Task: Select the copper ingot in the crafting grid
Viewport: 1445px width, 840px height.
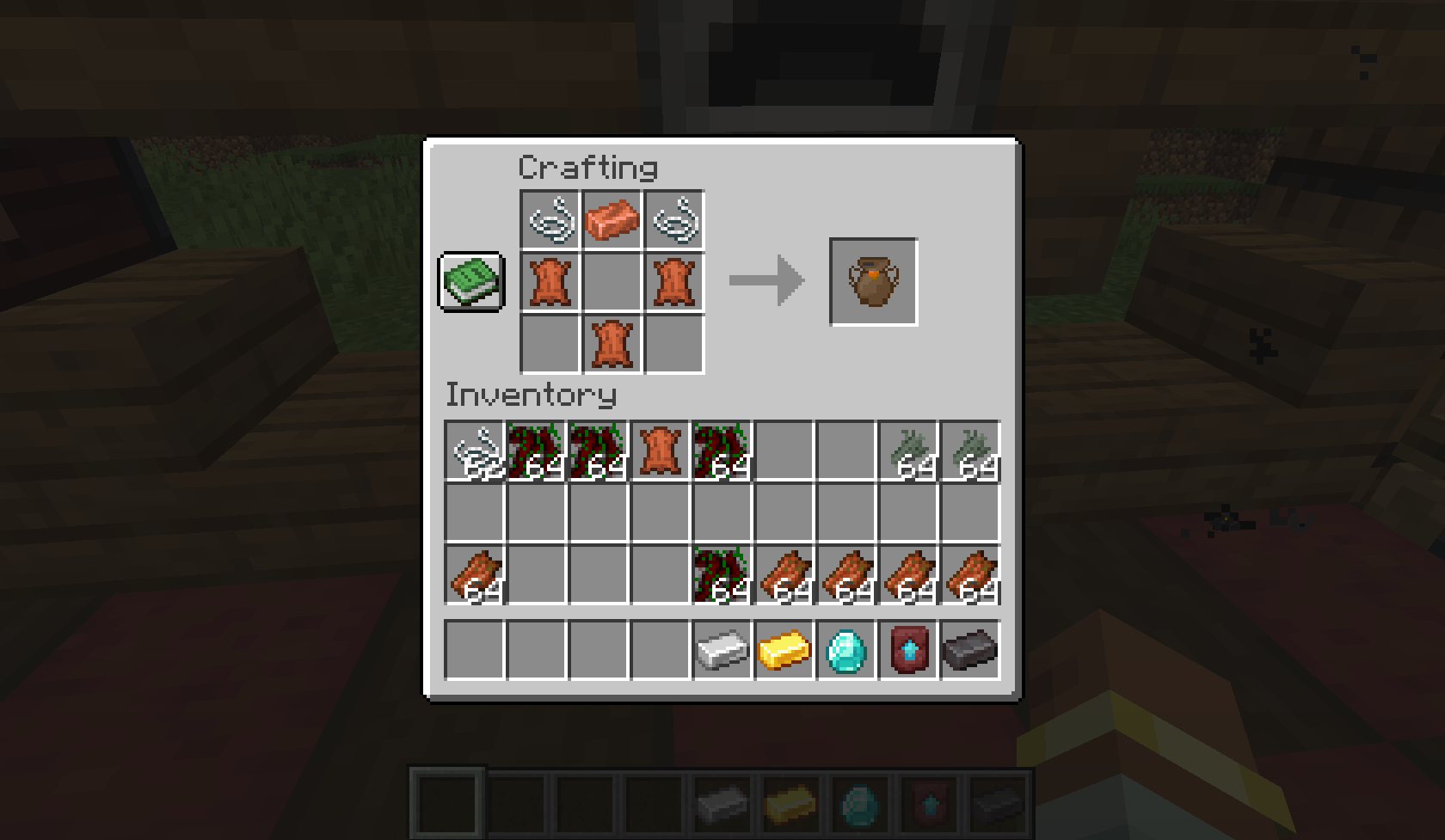Action: [x=611, y=219]
